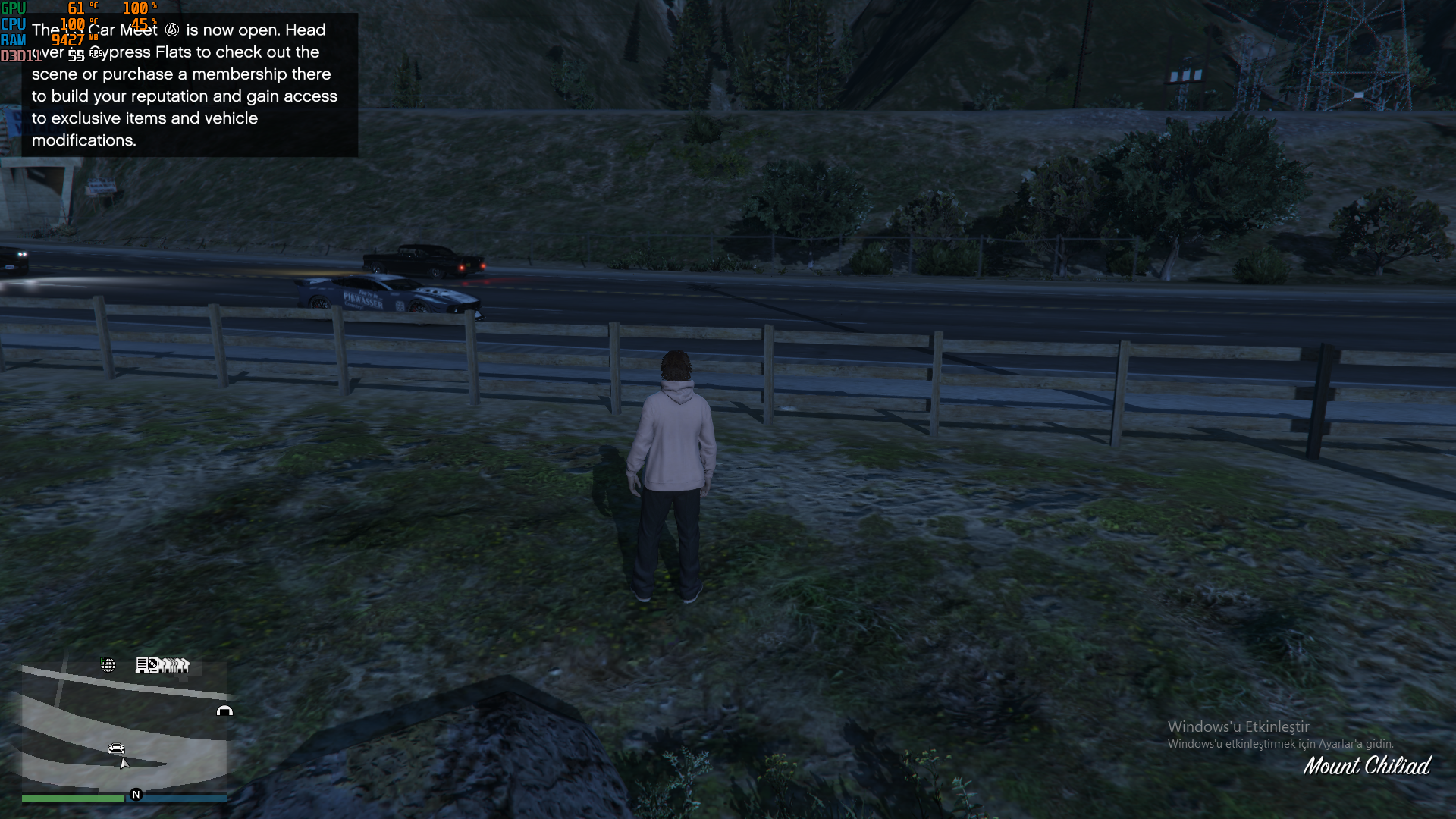Click the Car Meet notification box
Screen dimensions: 1456x819
point(190,85)
